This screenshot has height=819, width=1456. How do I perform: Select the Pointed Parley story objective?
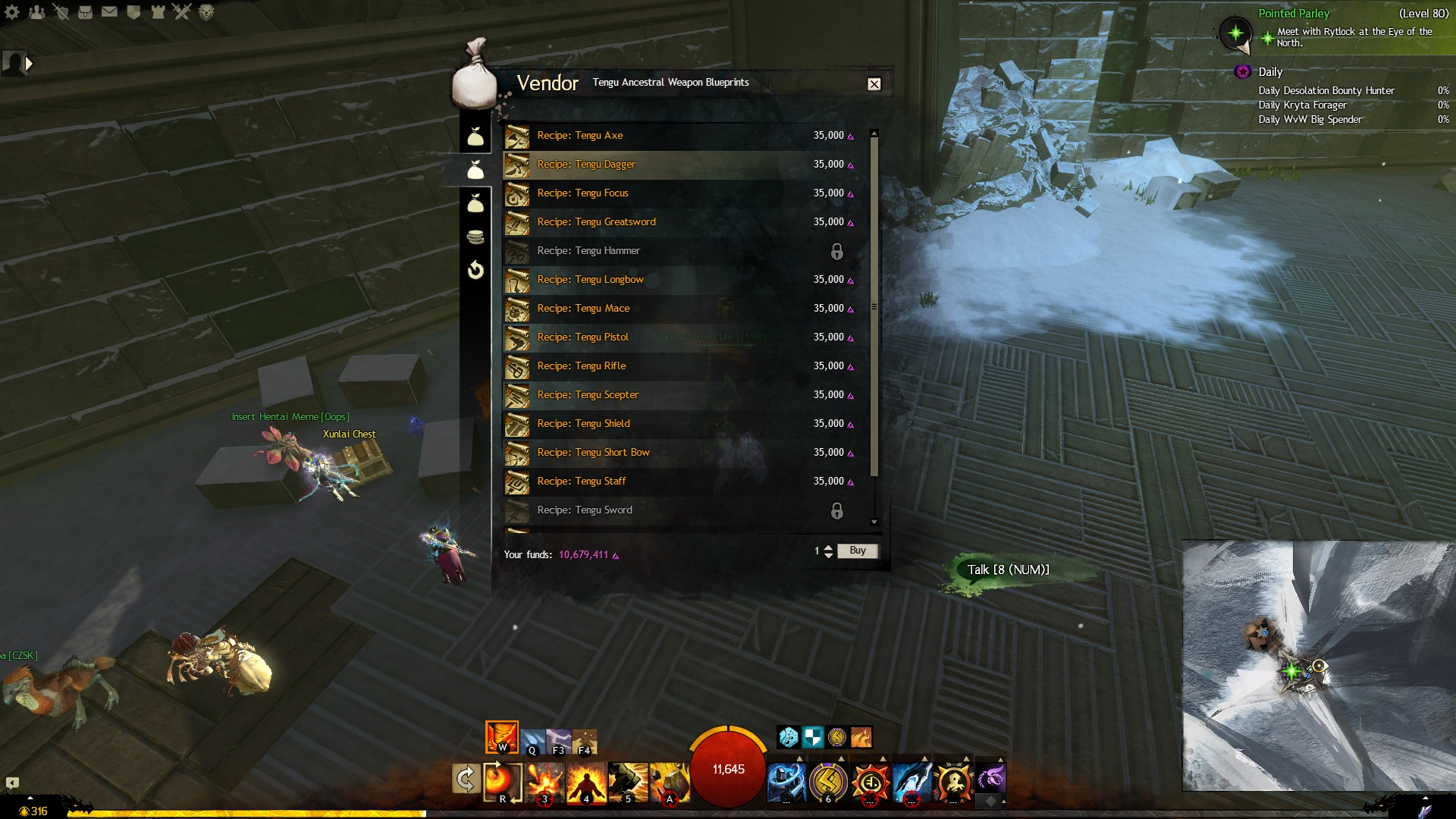(1294, 14)
